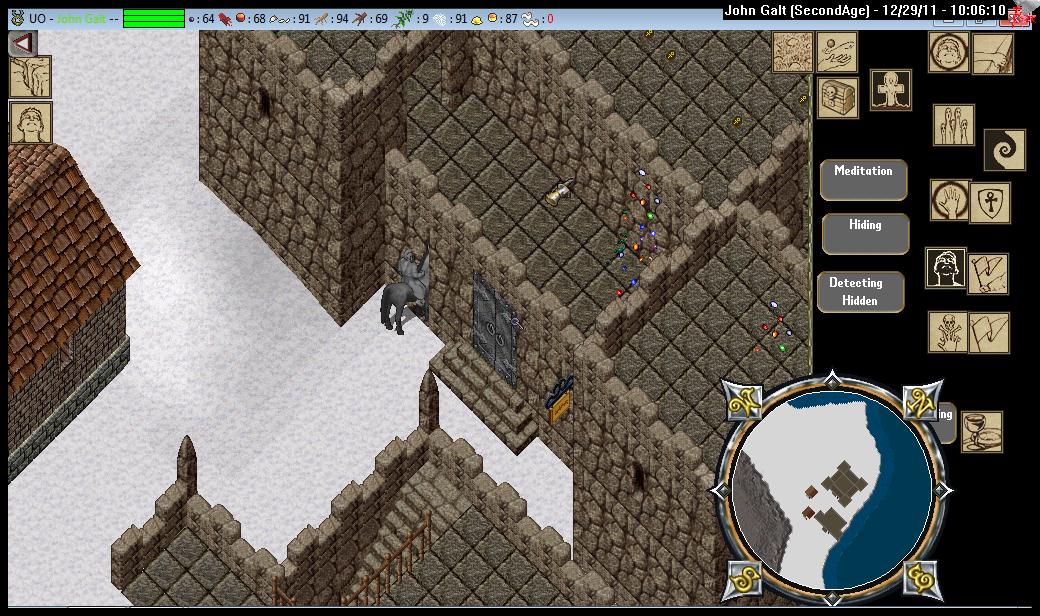Image resolution: width=1040 pixels, height=616 pixels.
Task: Open the hand tossing orb icon
Action: pos(837,52)
